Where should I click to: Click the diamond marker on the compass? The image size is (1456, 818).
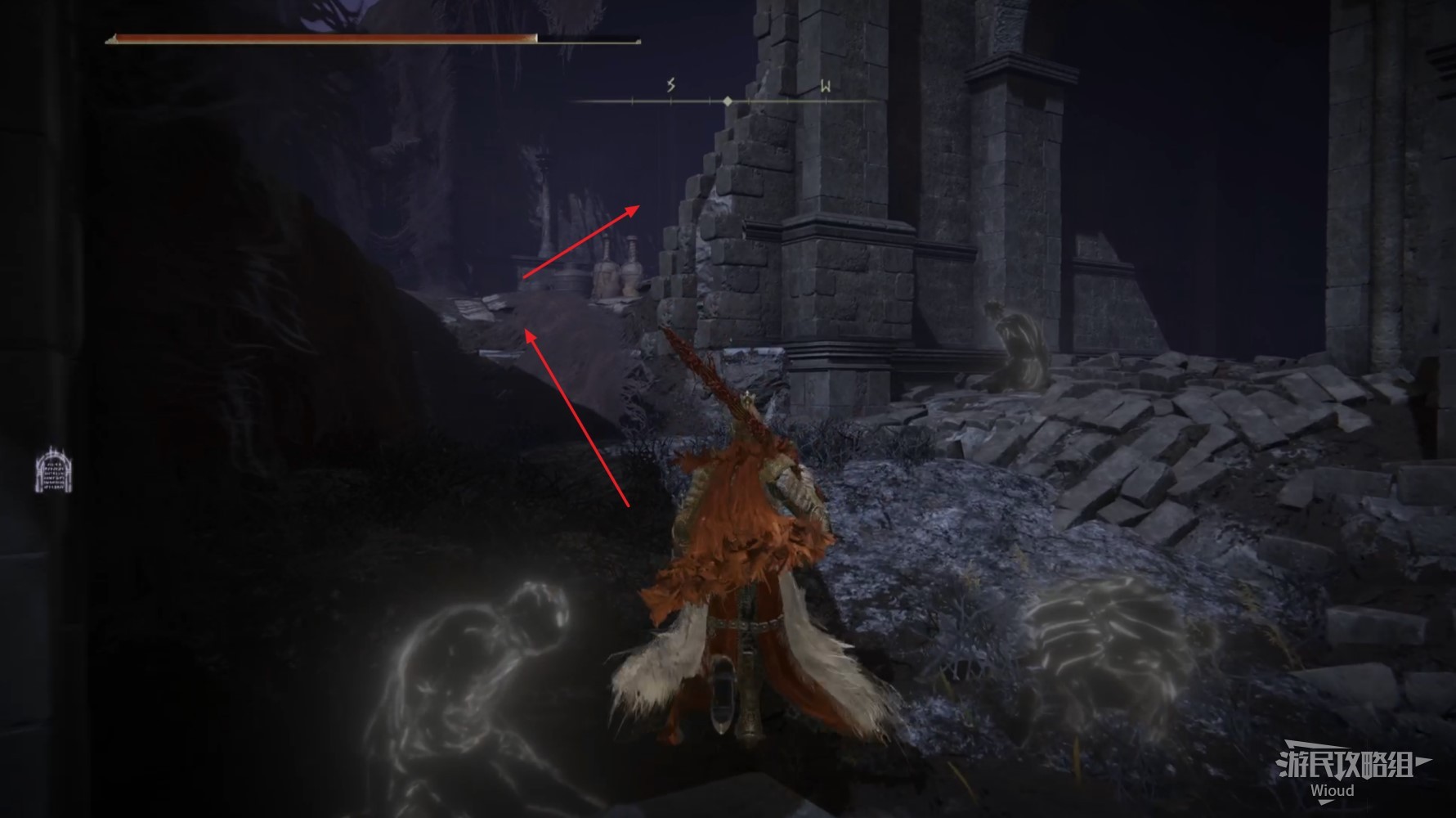pyautogui.click(x=728, y=101)
